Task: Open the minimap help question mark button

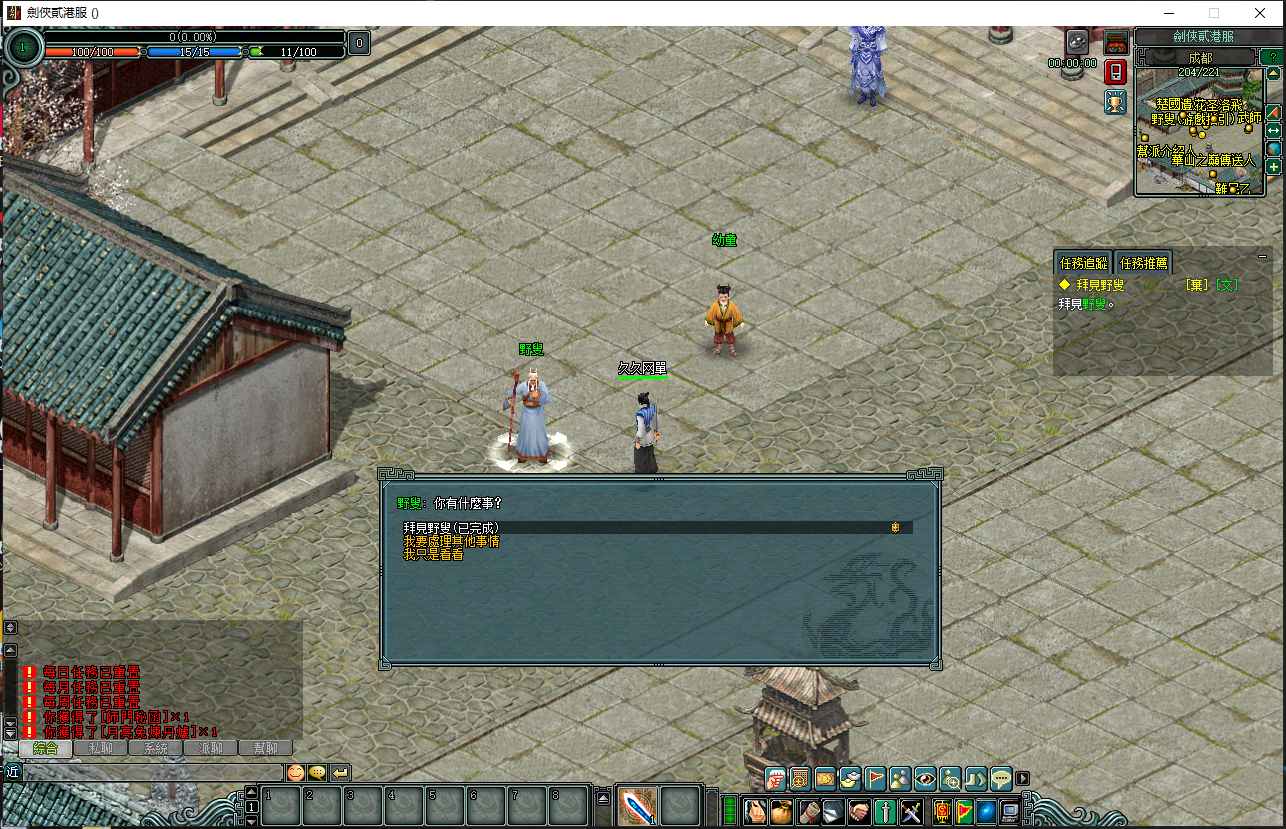Action: [1271, 57]
